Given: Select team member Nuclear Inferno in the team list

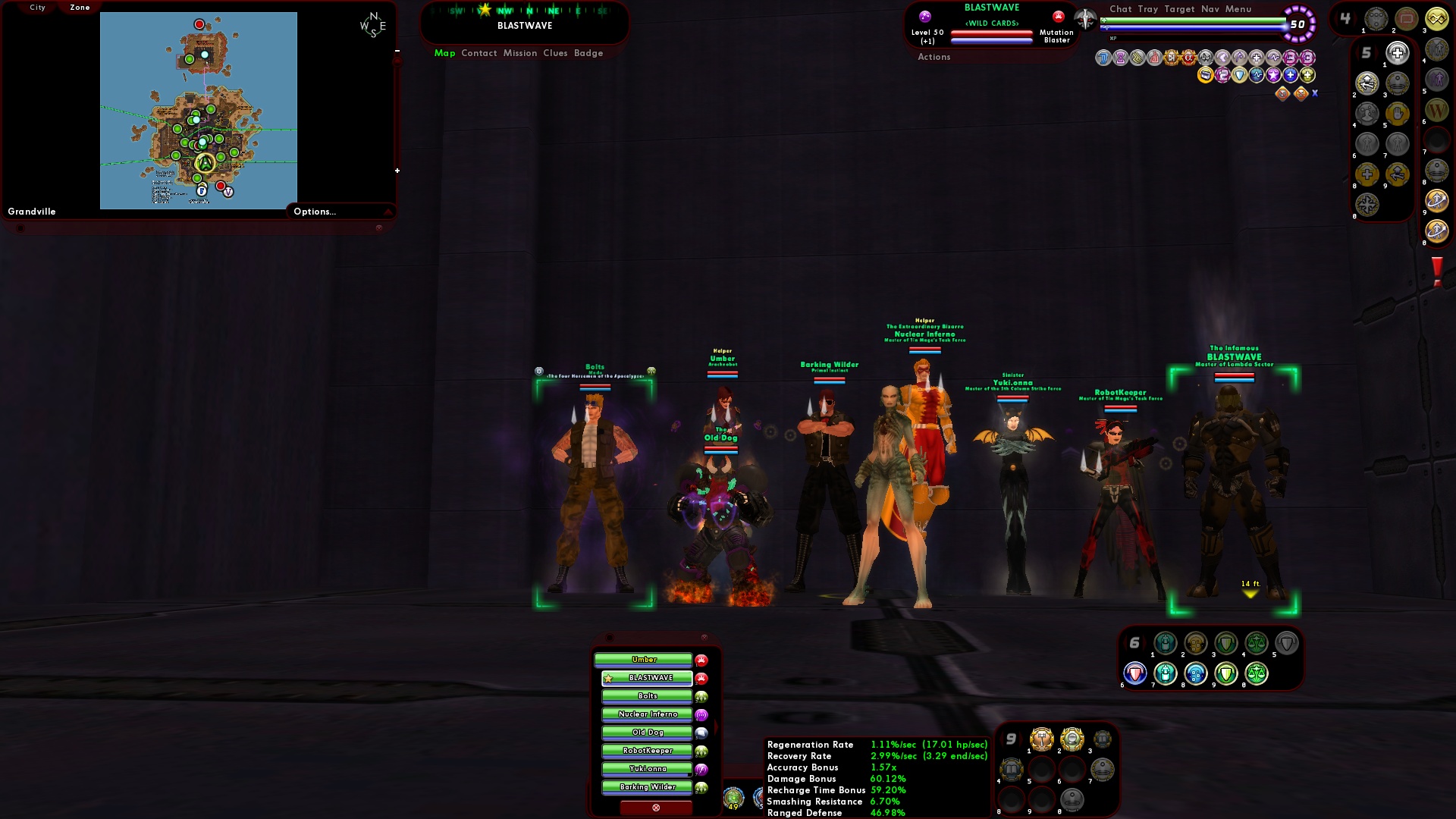Looking at the screenshot, I should click(646, 714).
